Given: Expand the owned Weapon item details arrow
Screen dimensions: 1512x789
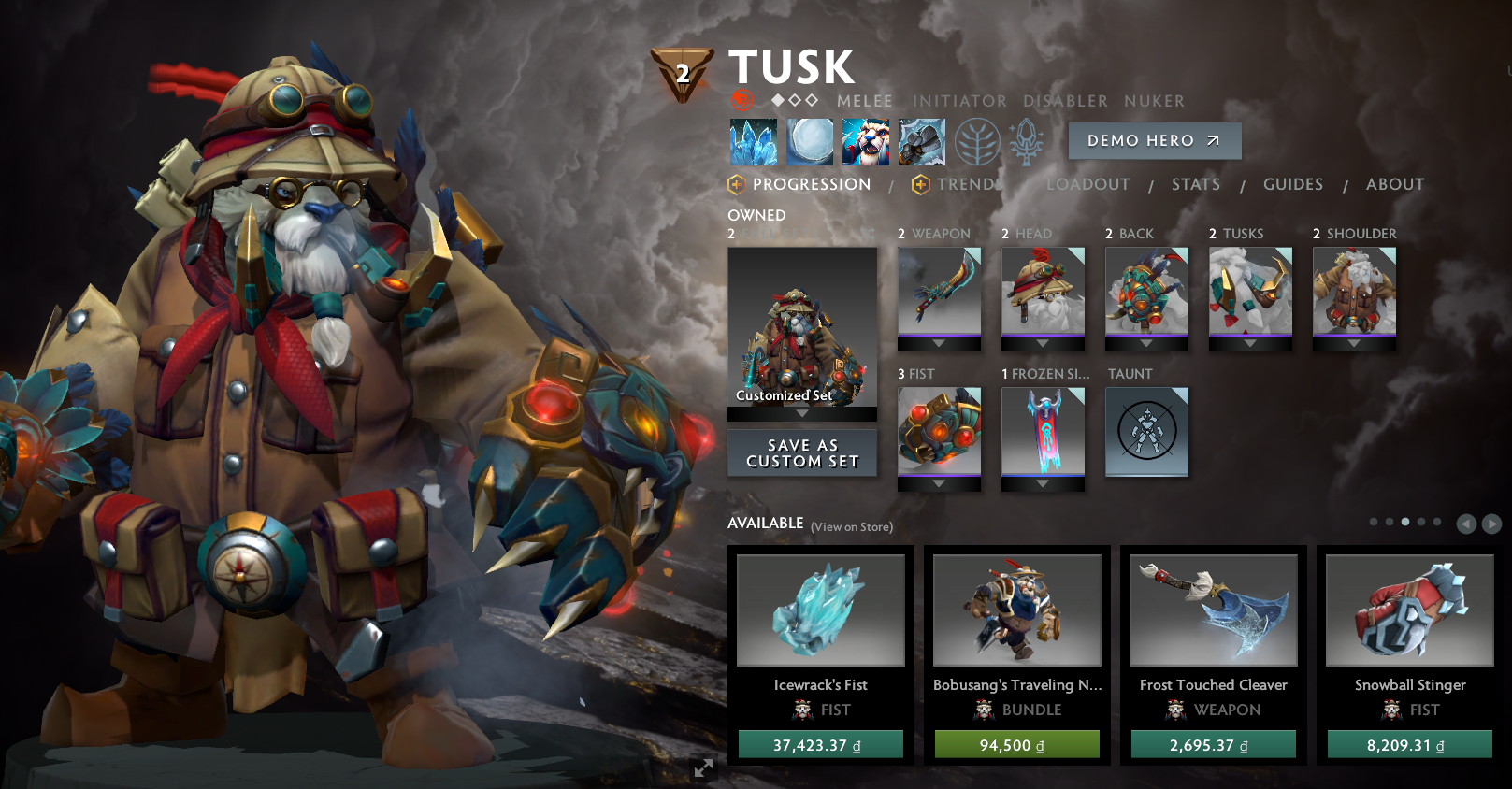Looking at the screenshot, I should tap(940, 344).
